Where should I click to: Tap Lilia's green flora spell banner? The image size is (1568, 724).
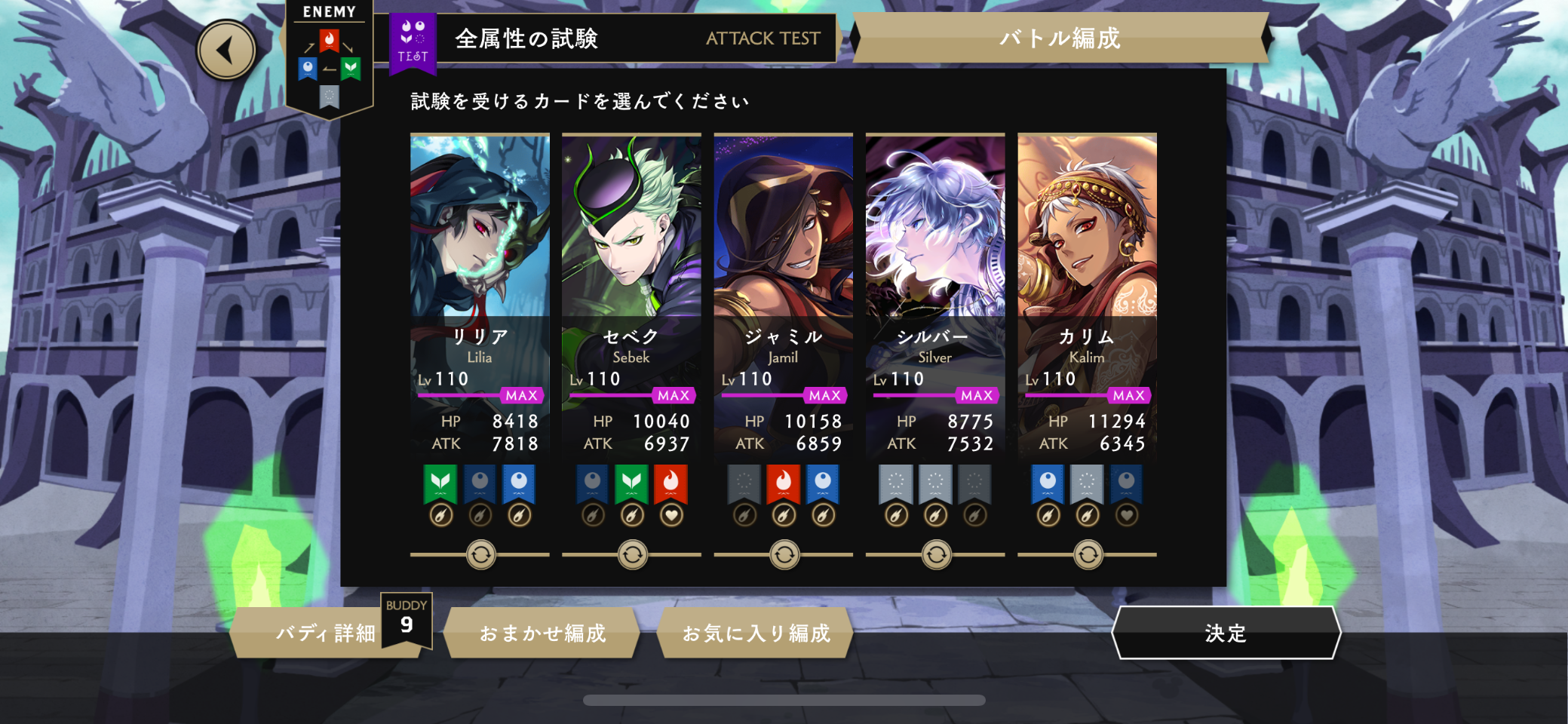440,483
